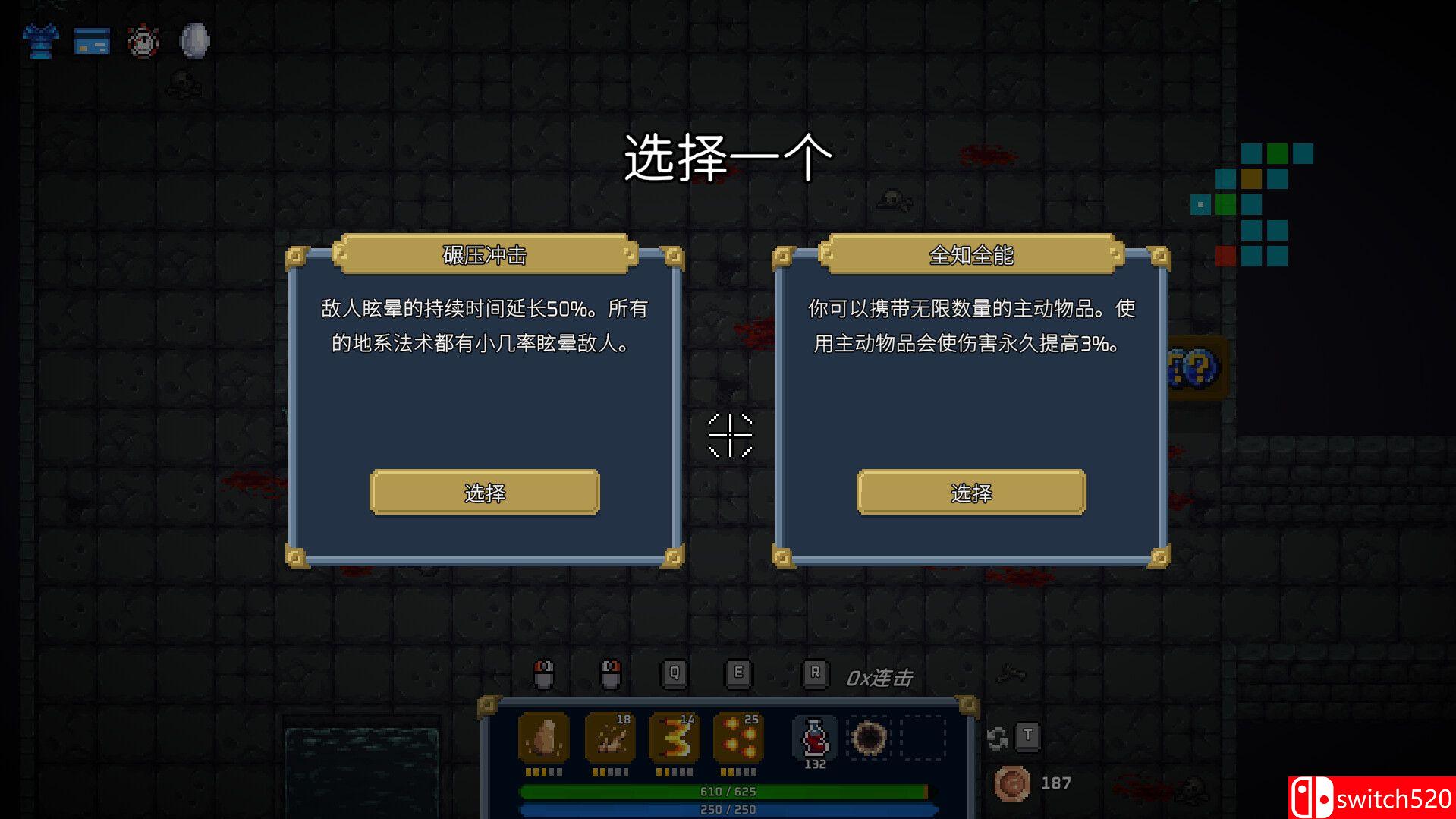Click the health potion icon showing 132

813,736
